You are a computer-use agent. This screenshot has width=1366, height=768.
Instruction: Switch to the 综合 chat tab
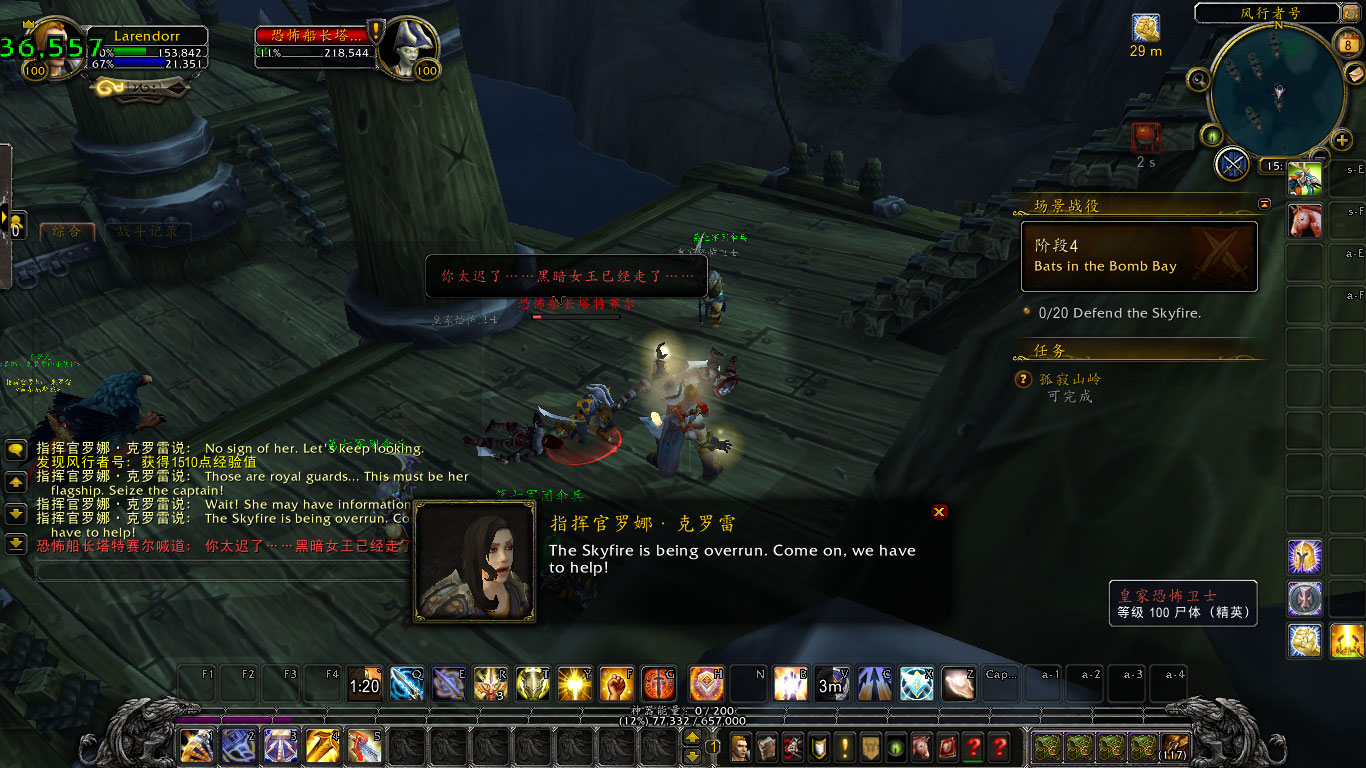(67, 231)
